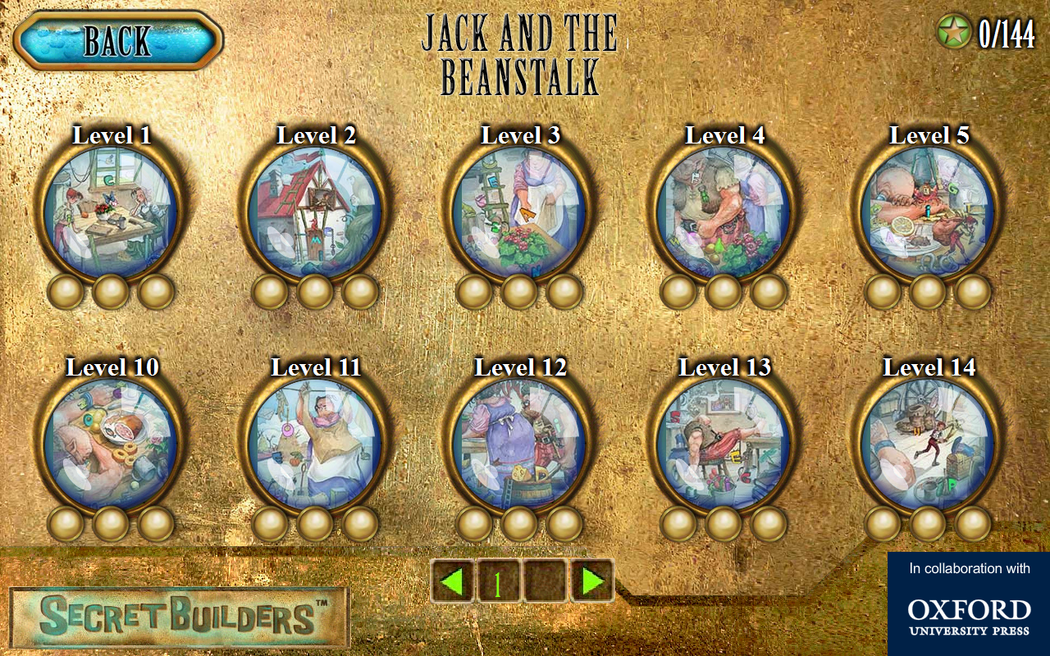The width and height of the screenshot is (1050, 656).
Task: Pick the Level 5 medallion
Action: click(x=928, y=211)
